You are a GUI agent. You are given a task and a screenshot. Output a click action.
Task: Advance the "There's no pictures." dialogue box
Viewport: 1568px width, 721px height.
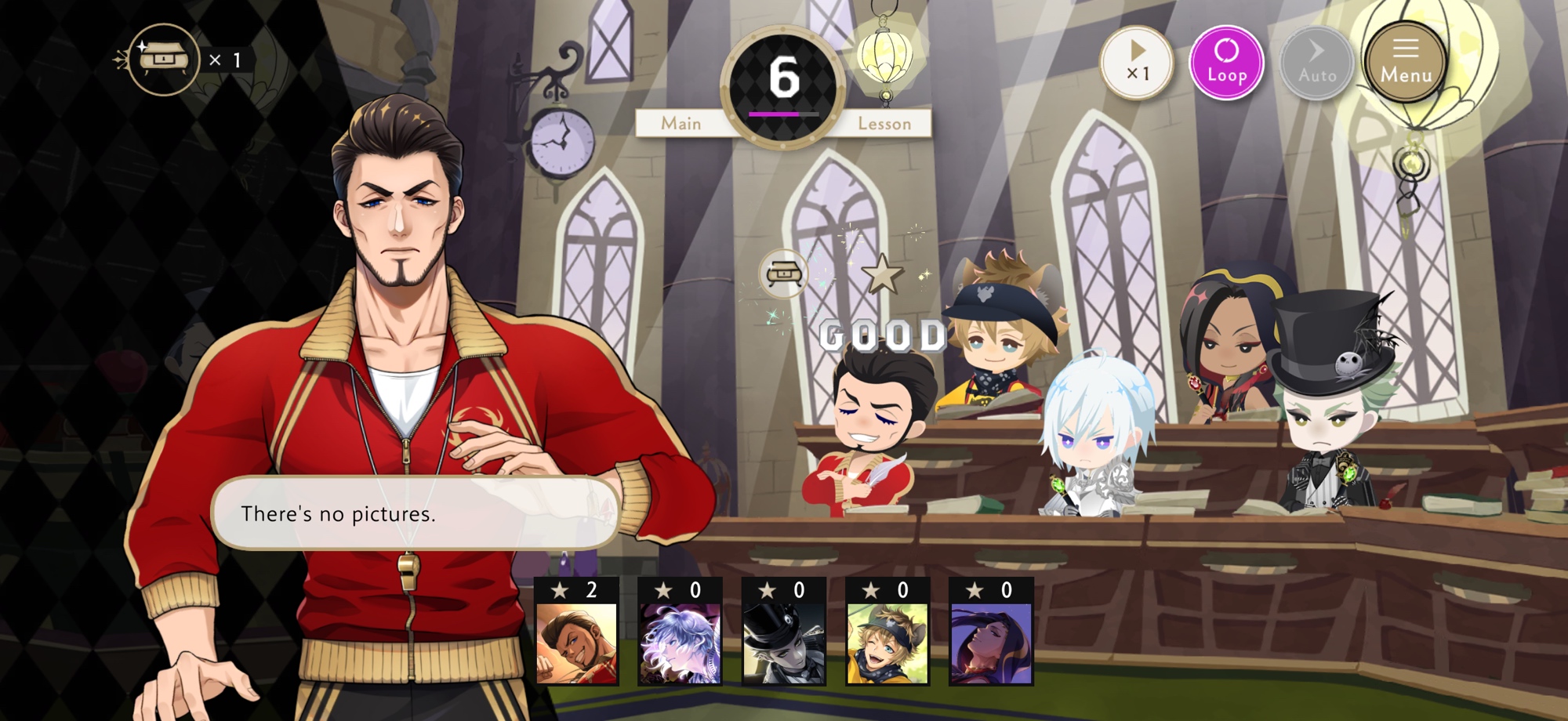tap(416, 513)
